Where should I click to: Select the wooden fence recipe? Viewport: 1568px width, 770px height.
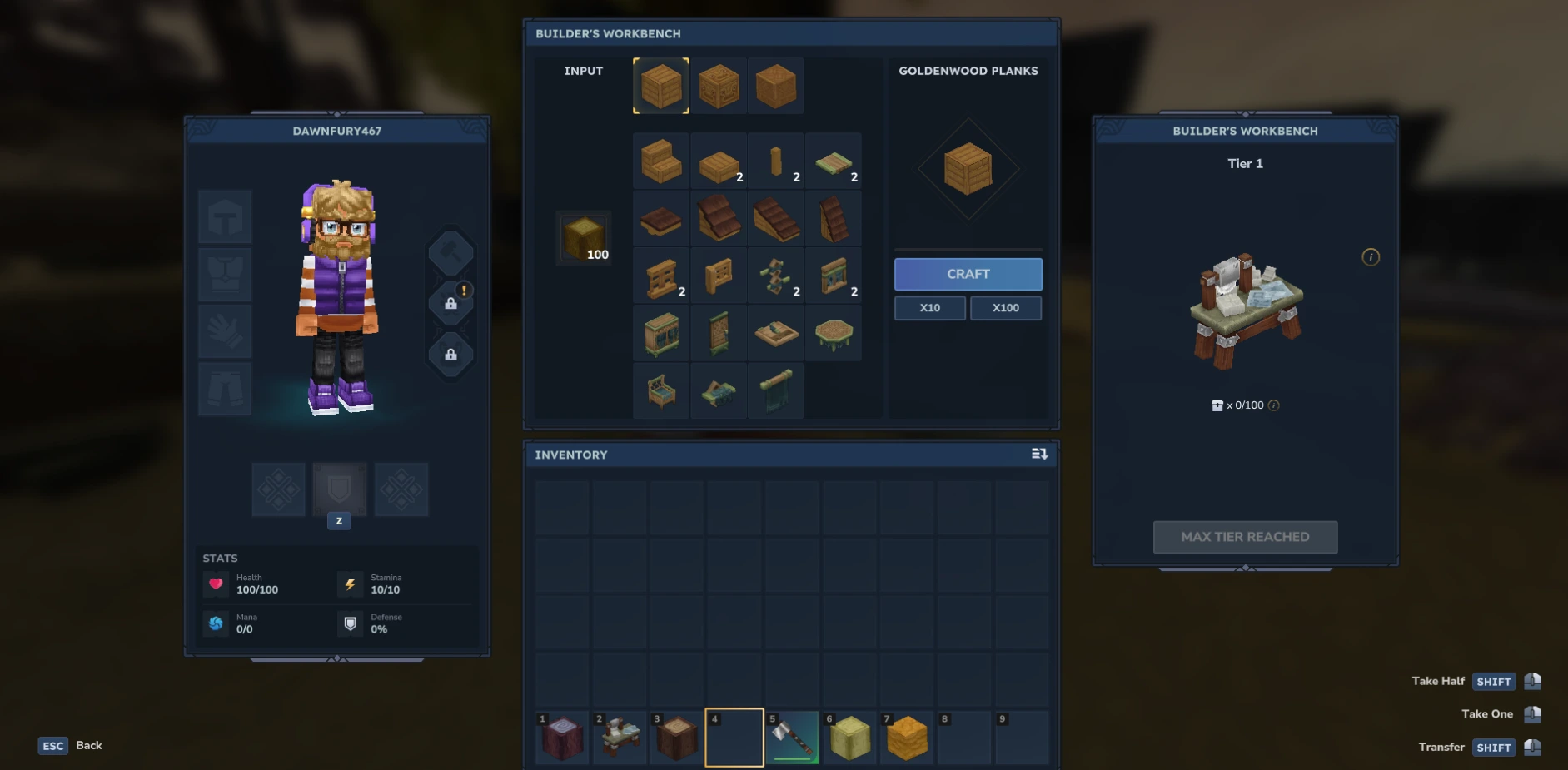tap(660, 276)
